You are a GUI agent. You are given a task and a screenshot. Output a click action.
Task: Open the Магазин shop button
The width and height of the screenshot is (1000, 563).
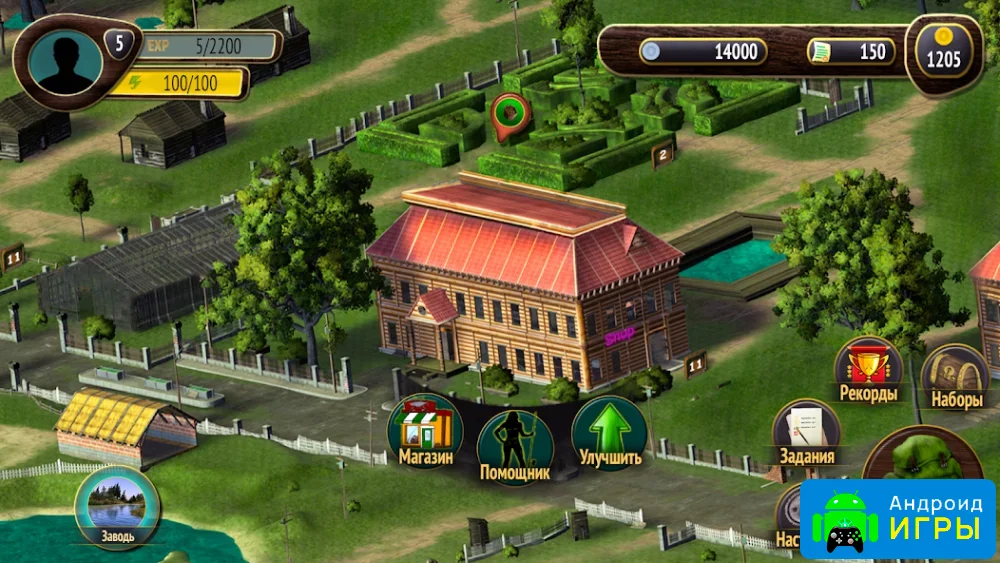425,432
